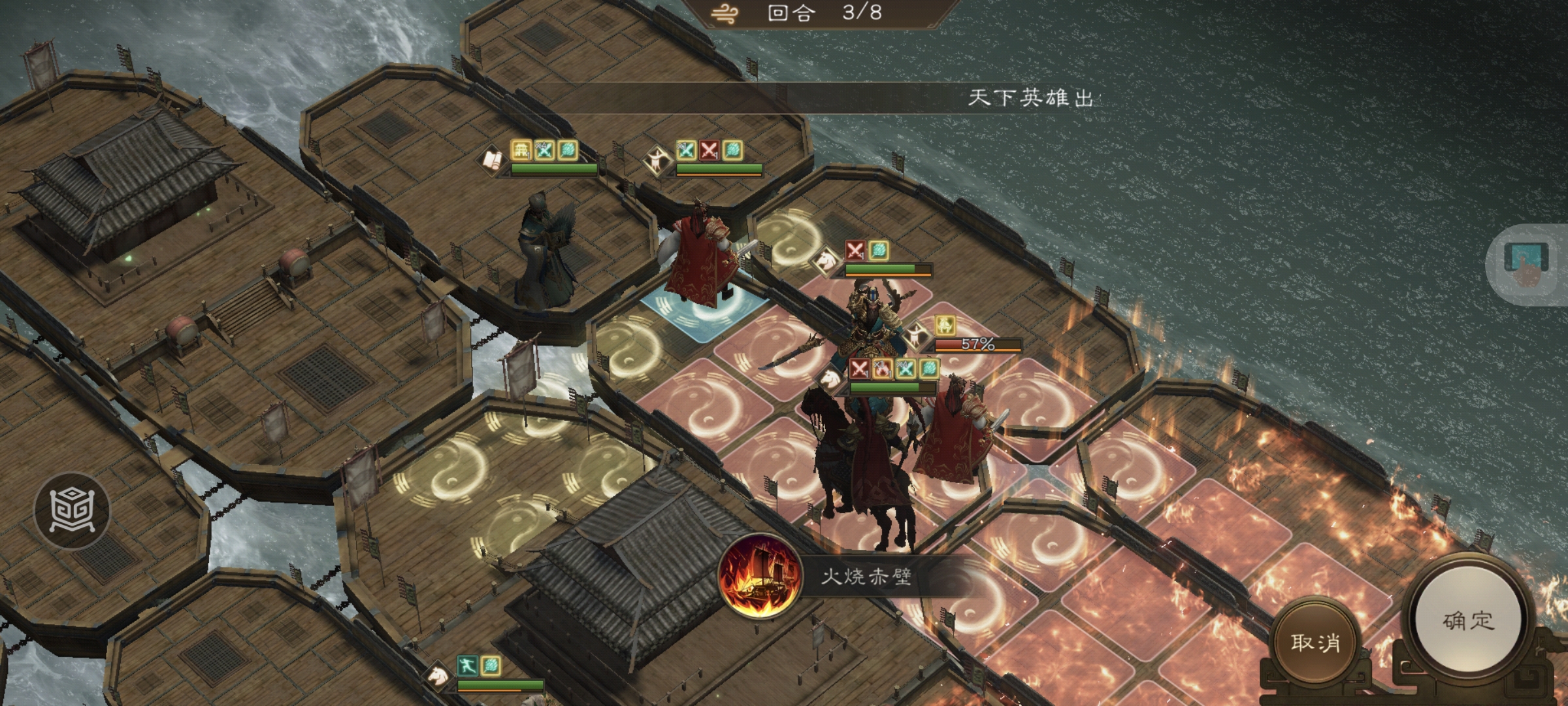1568x706 pixels.
Task: Click the x4 building buff icon
Action: point(522,150)
